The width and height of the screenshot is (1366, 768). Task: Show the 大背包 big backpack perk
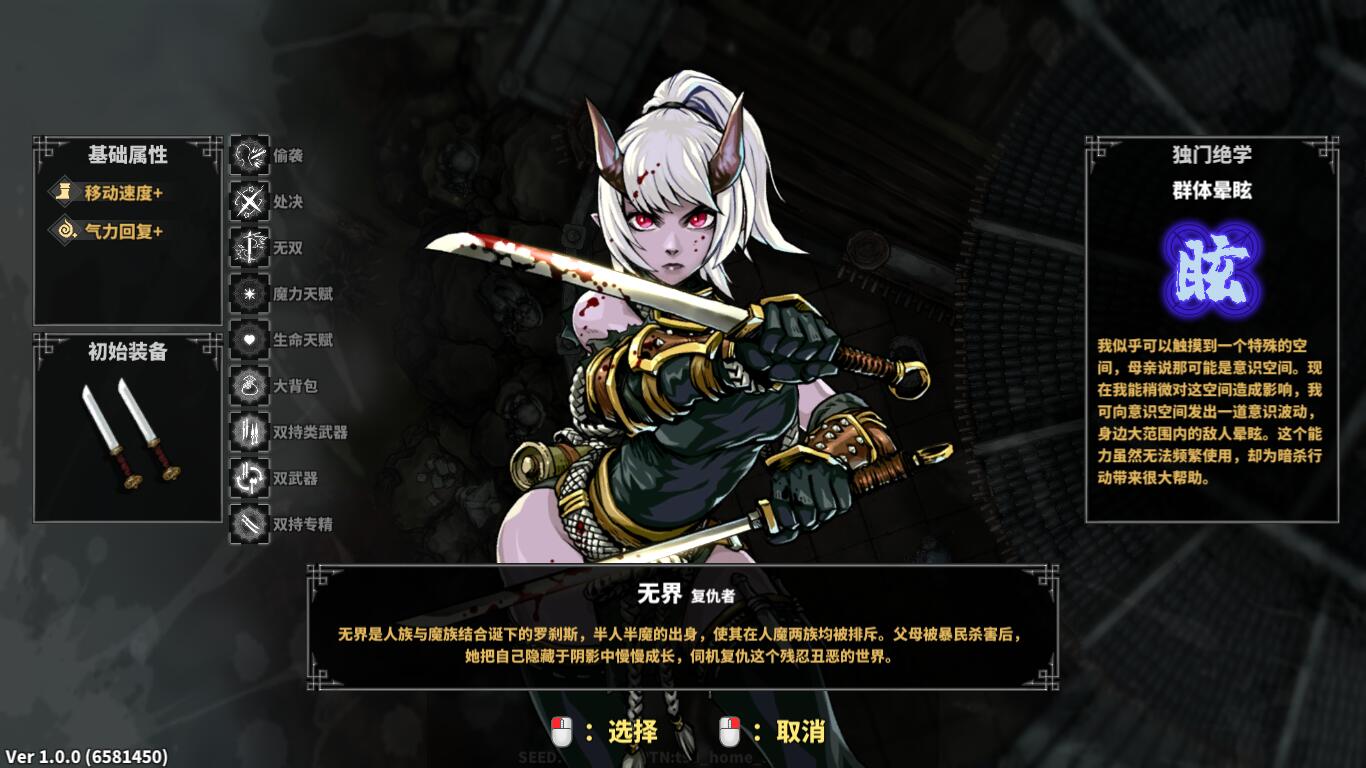coord(249,386)
